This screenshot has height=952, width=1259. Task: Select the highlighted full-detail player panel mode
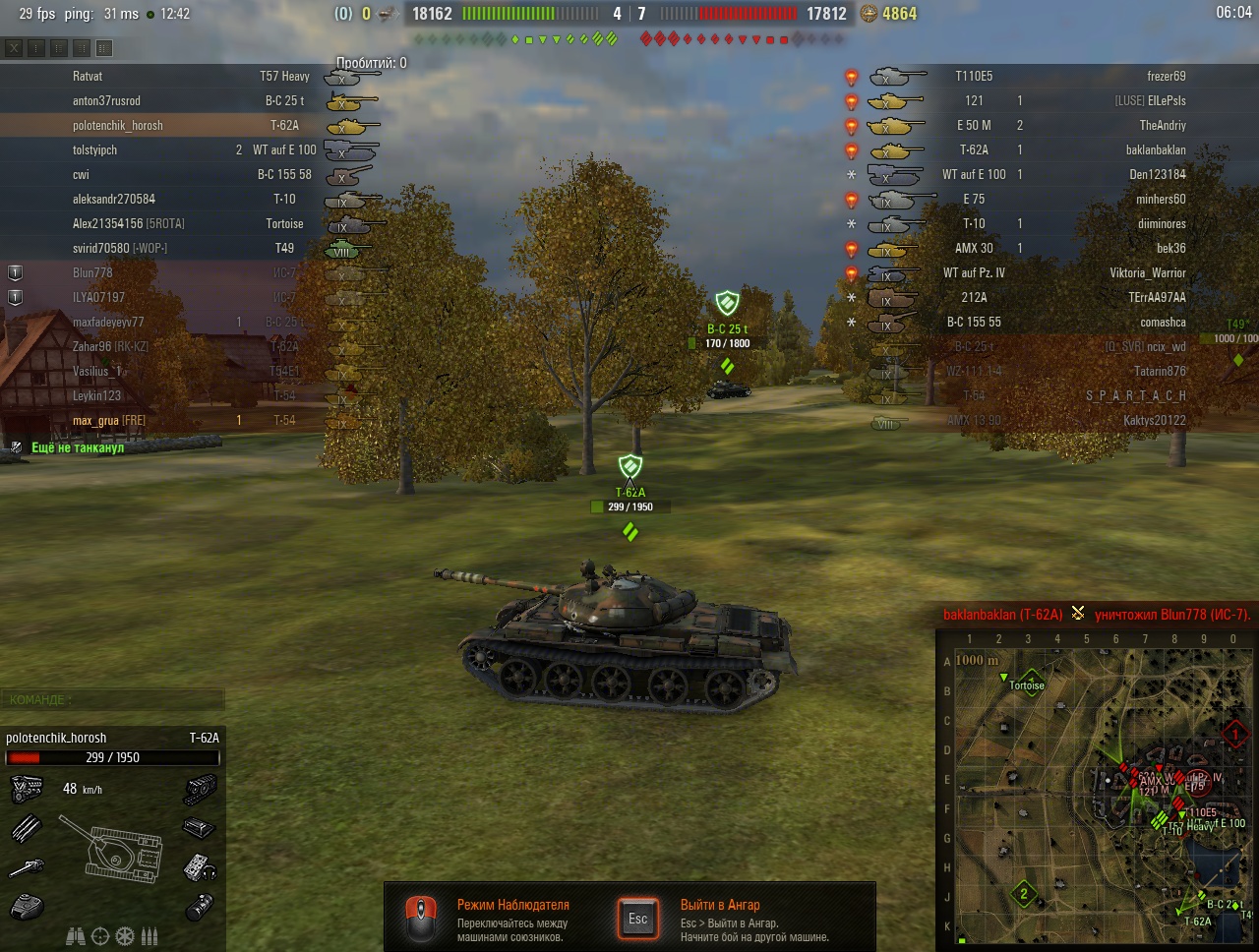(104, 47)
